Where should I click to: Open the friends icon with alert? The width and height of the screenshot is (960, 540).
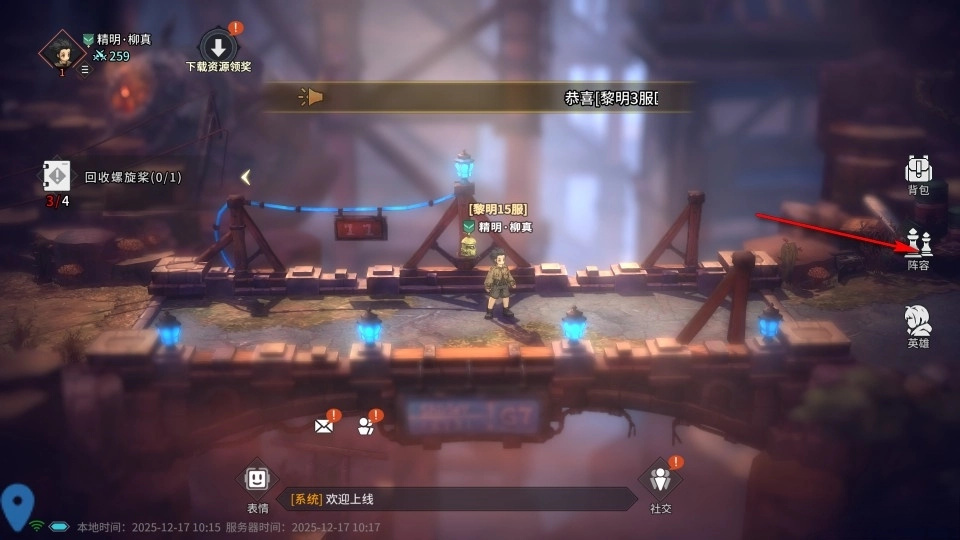tap(366, 426)
